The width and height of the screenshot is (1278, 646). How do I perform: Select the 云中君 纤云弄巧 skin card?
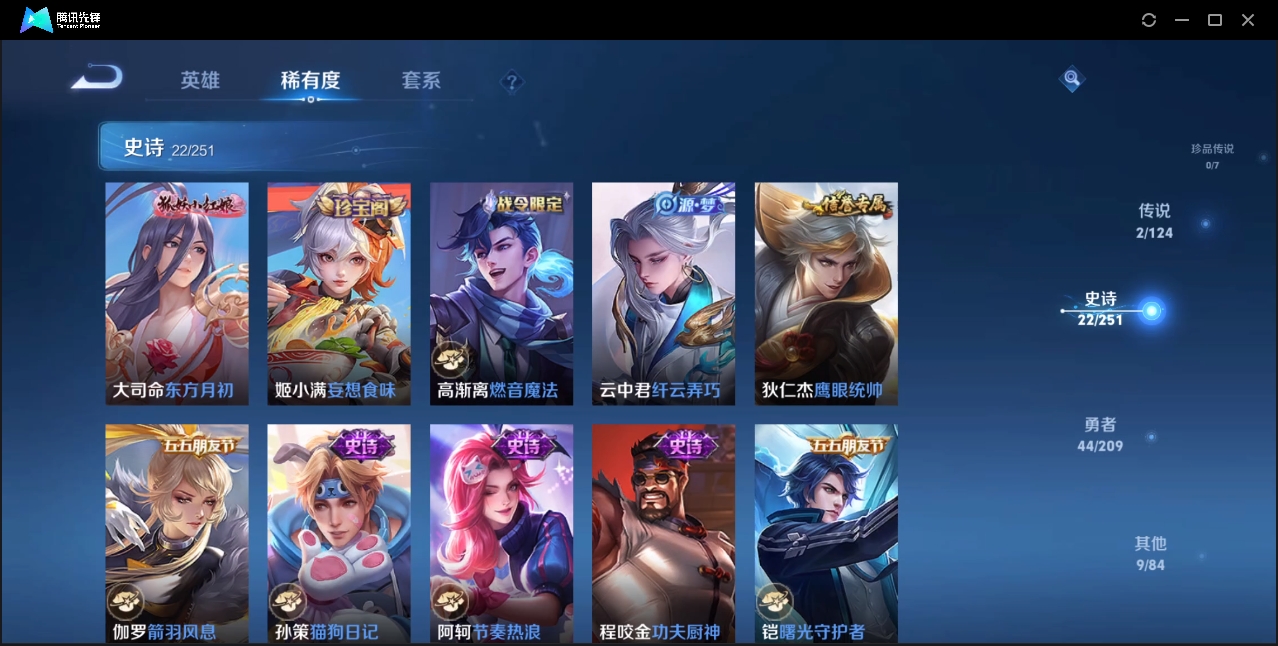point(663,293)
